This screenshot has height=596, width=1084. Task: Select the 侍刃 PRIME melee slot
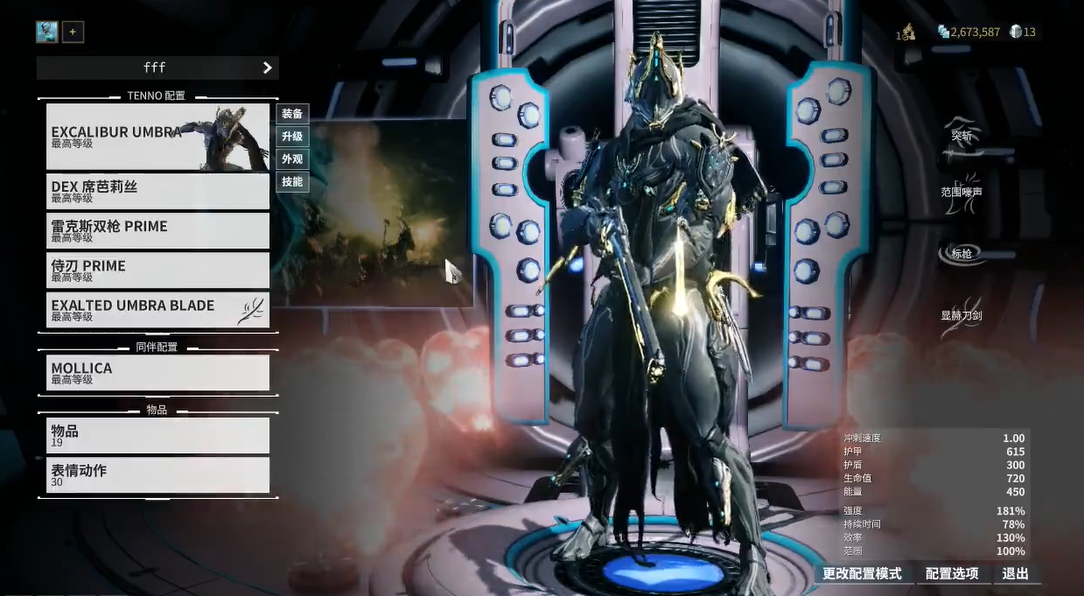[157, 270]
